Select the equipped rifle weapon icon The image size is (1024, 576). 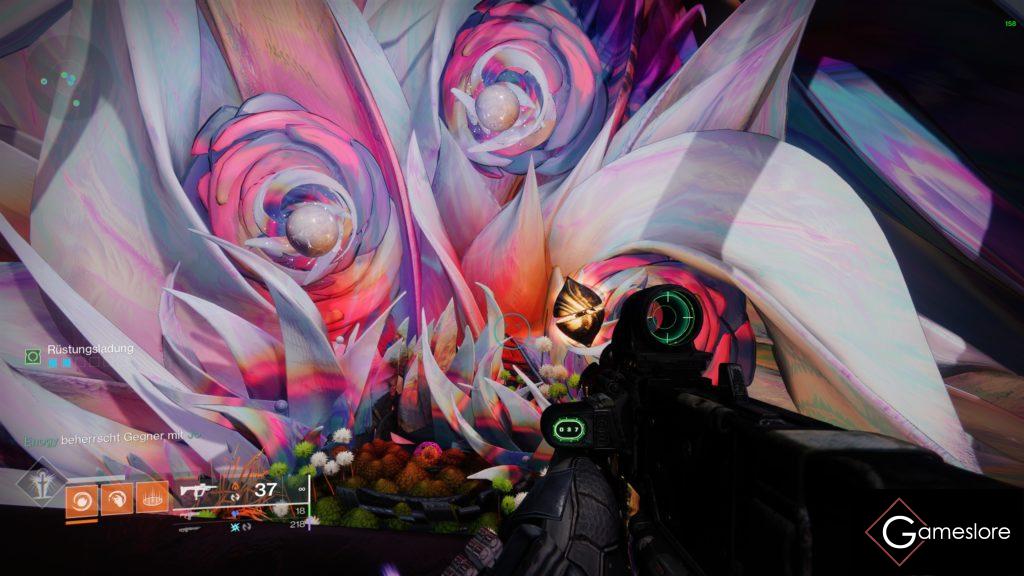point(196,491)
